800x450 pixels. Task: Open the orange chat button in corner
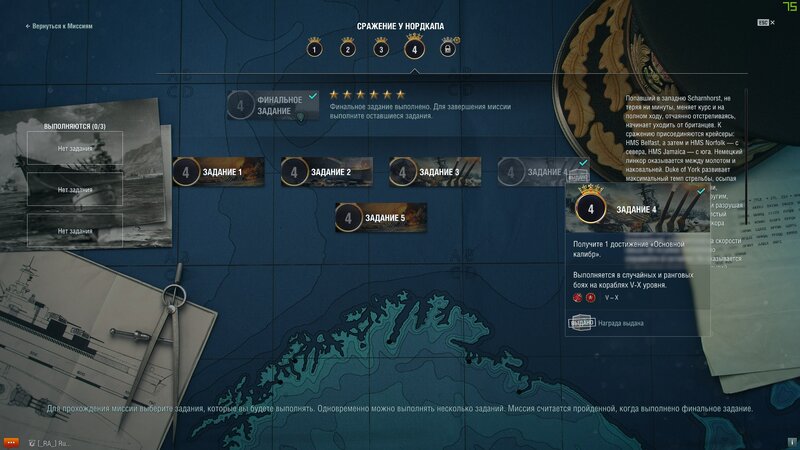12,441
